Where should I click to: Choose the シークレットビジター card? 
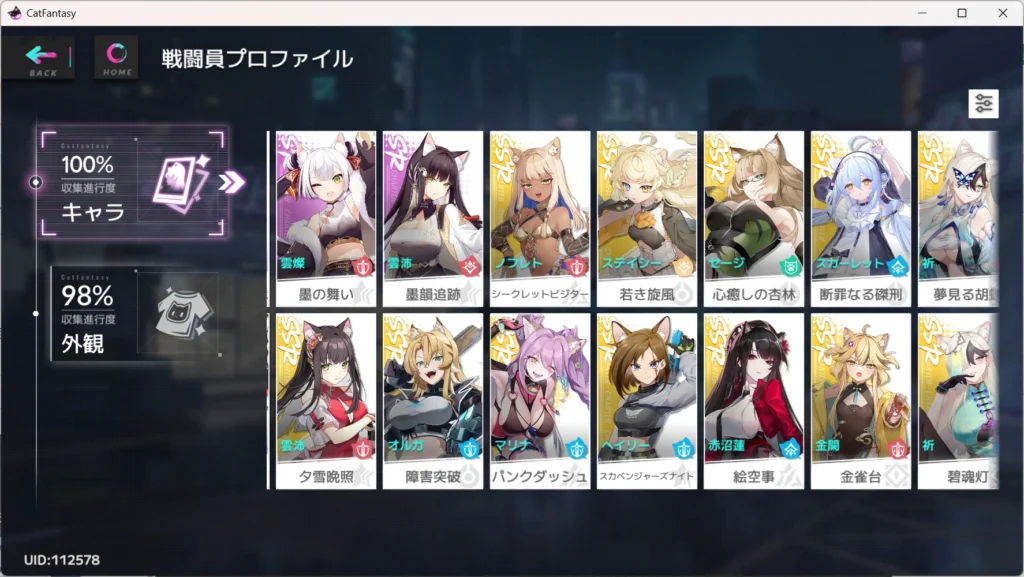pos(540,219)
